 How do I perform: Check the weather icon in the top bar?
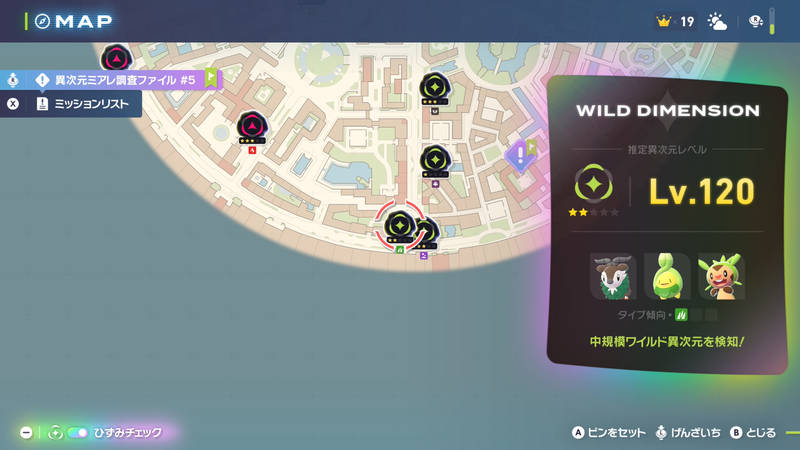(x=718, y=21)
